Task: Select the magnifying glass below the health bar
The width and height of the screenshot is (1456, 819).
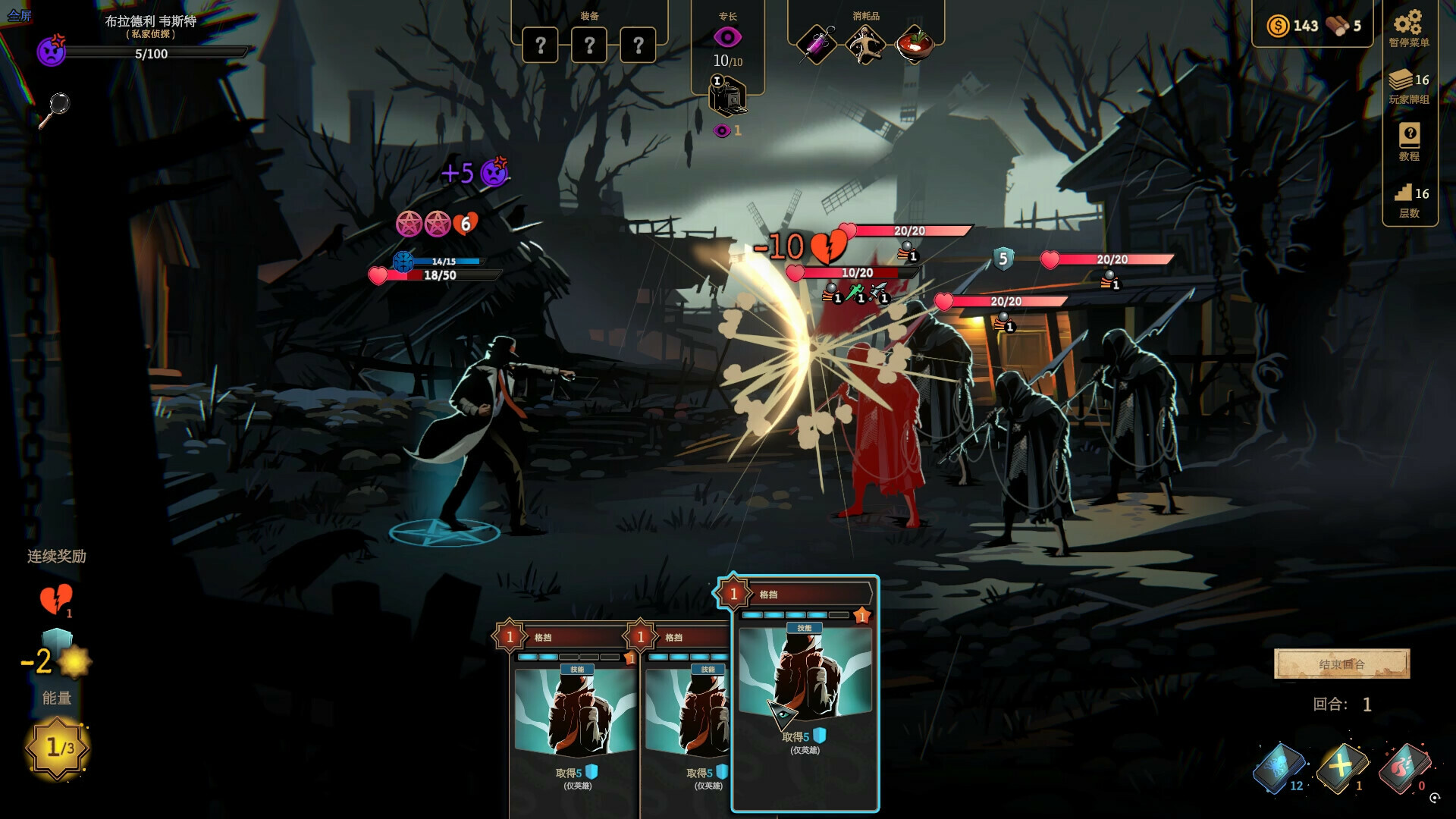Action: (x=59, y=104)
